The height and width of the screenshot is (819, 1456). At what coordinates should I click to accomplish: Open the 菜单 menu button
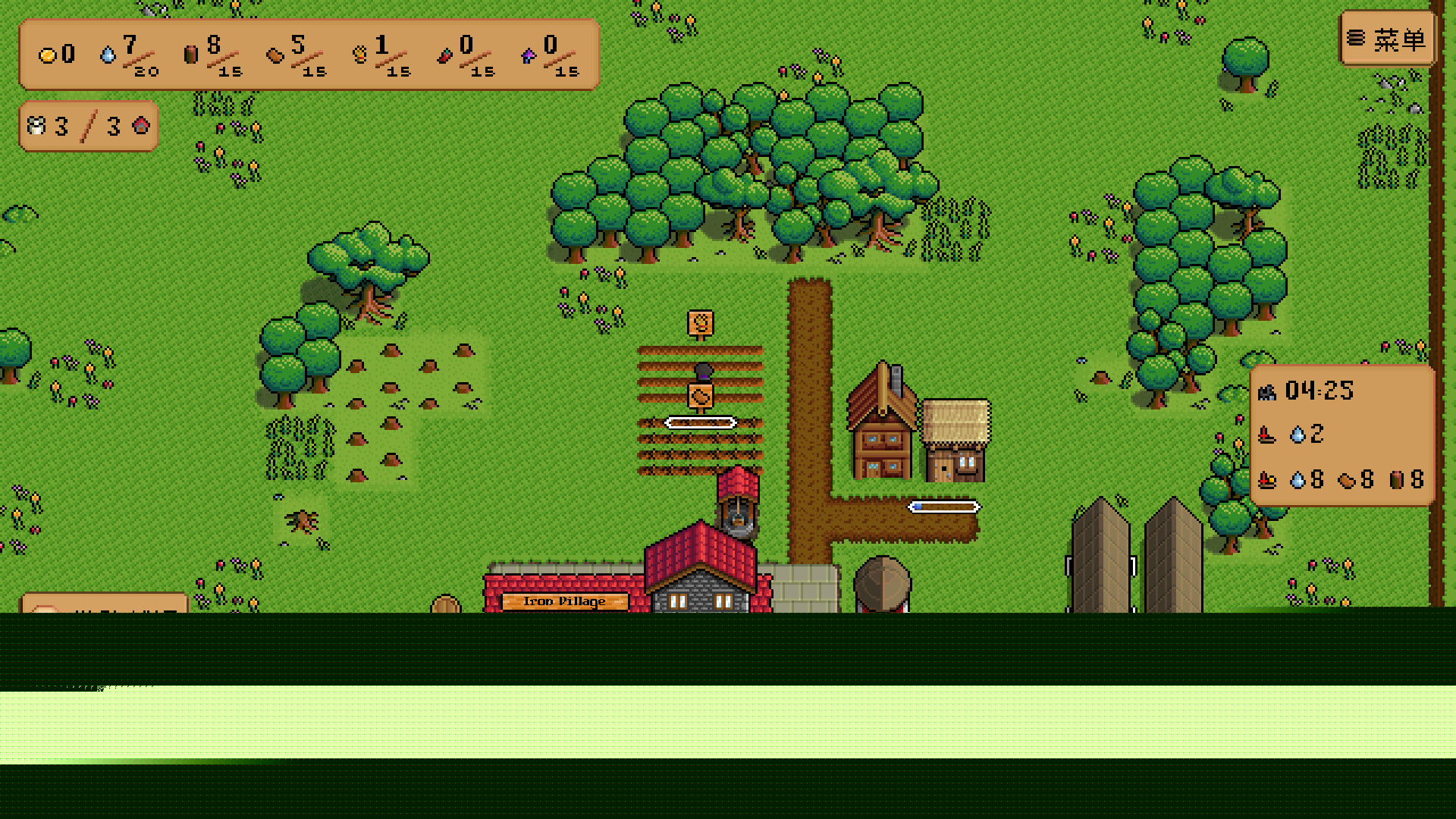[x=1386, y=39]
